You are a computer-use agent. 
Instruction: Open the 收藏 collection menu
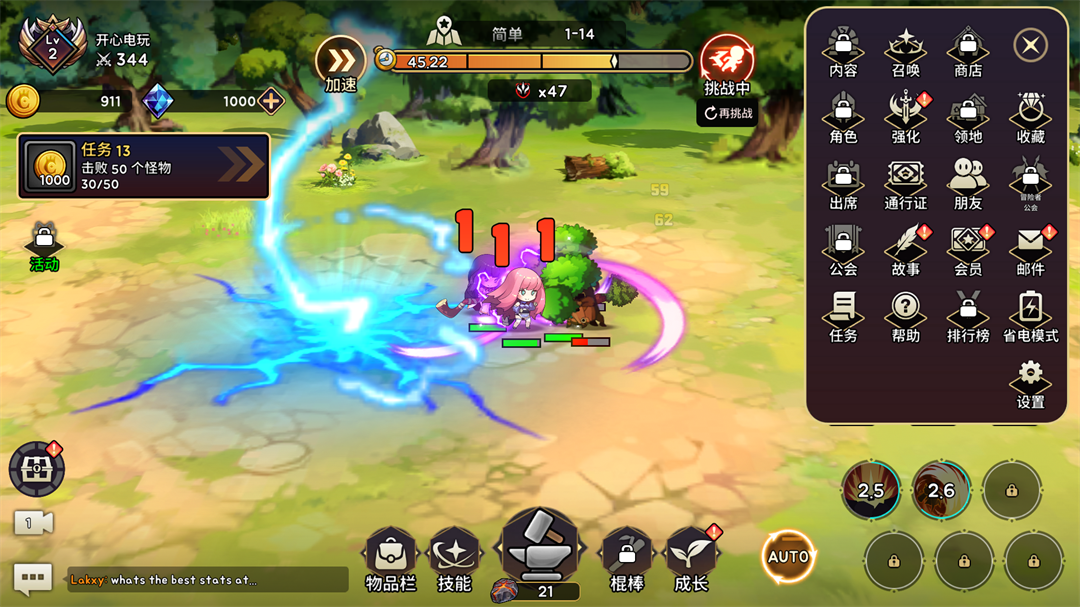[1030, 117]
